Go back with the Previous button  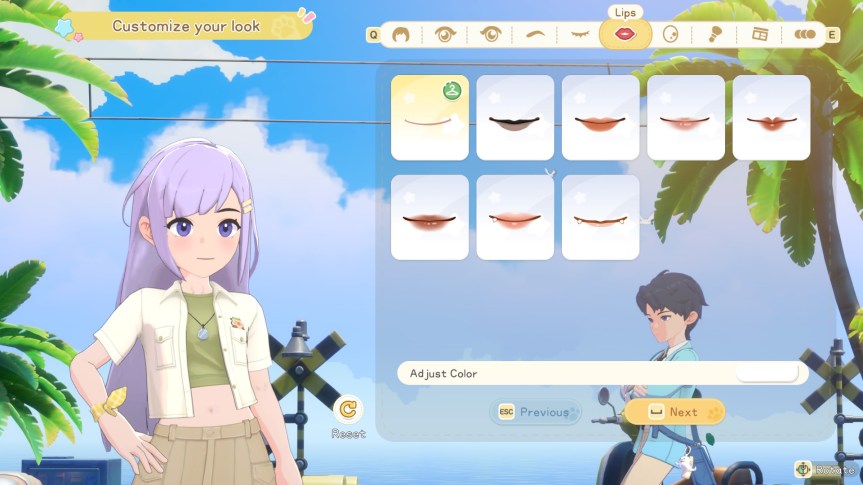(535, 412)
